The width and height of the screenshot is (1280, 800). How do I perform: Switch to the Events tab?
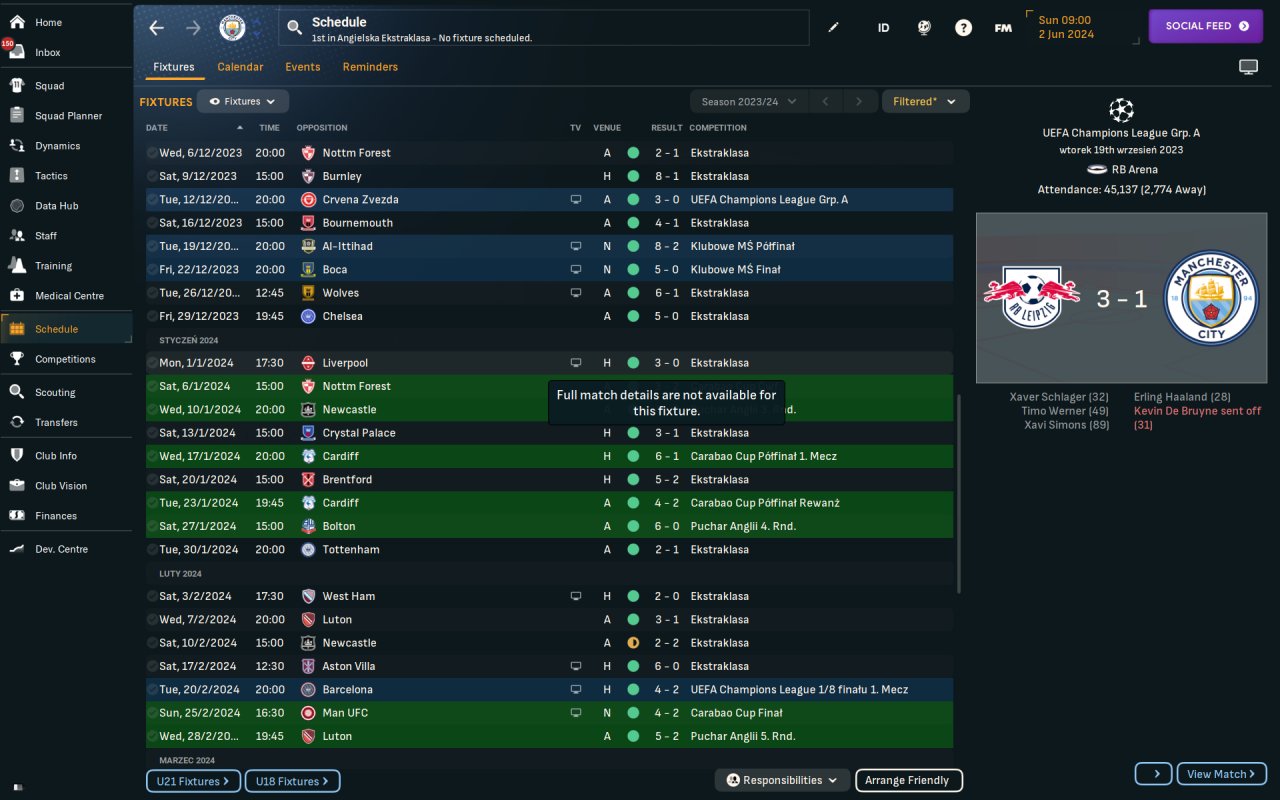302,67
